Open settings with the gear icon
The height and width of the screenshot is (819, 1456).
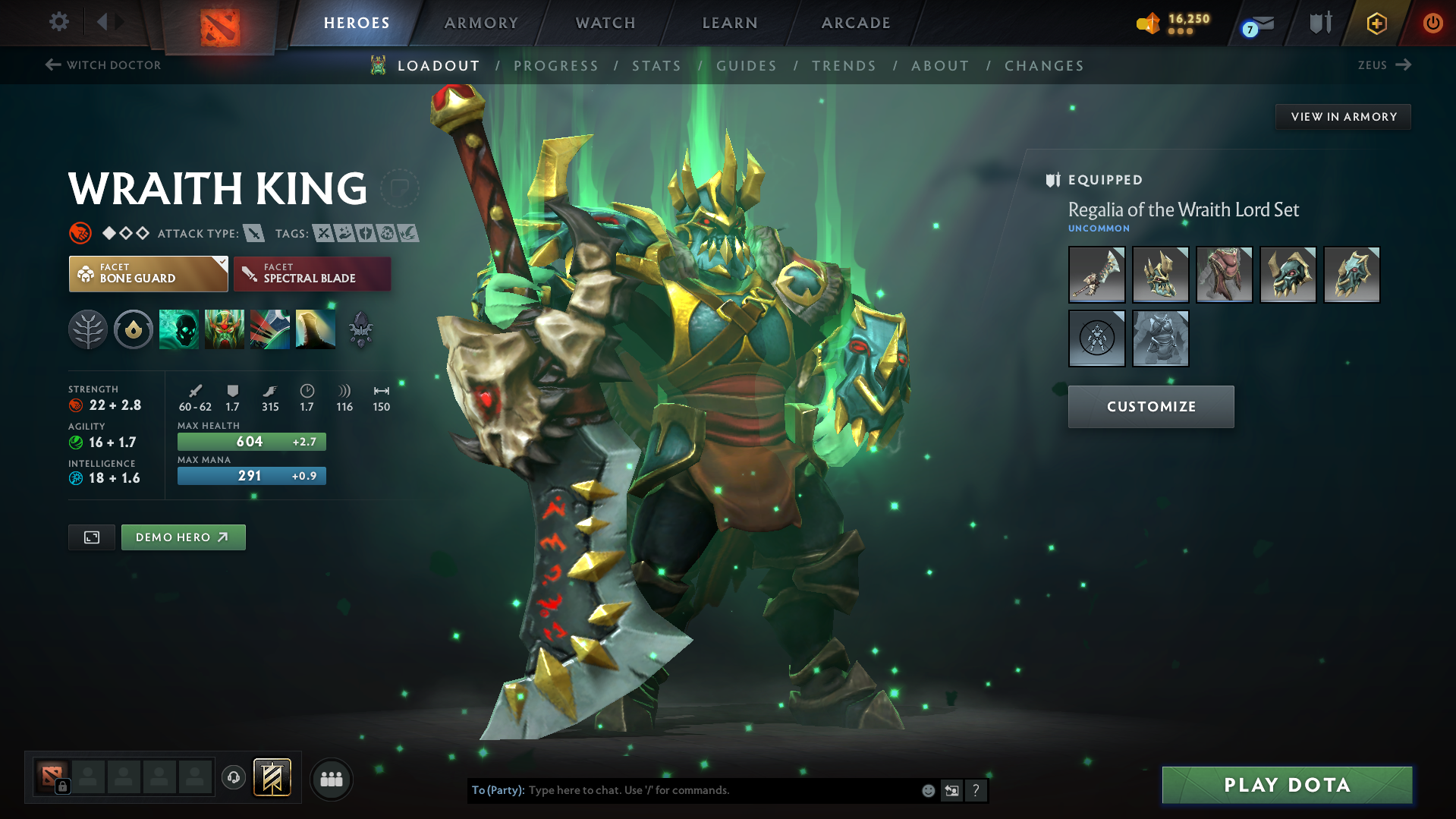click(x=58, y=22)
